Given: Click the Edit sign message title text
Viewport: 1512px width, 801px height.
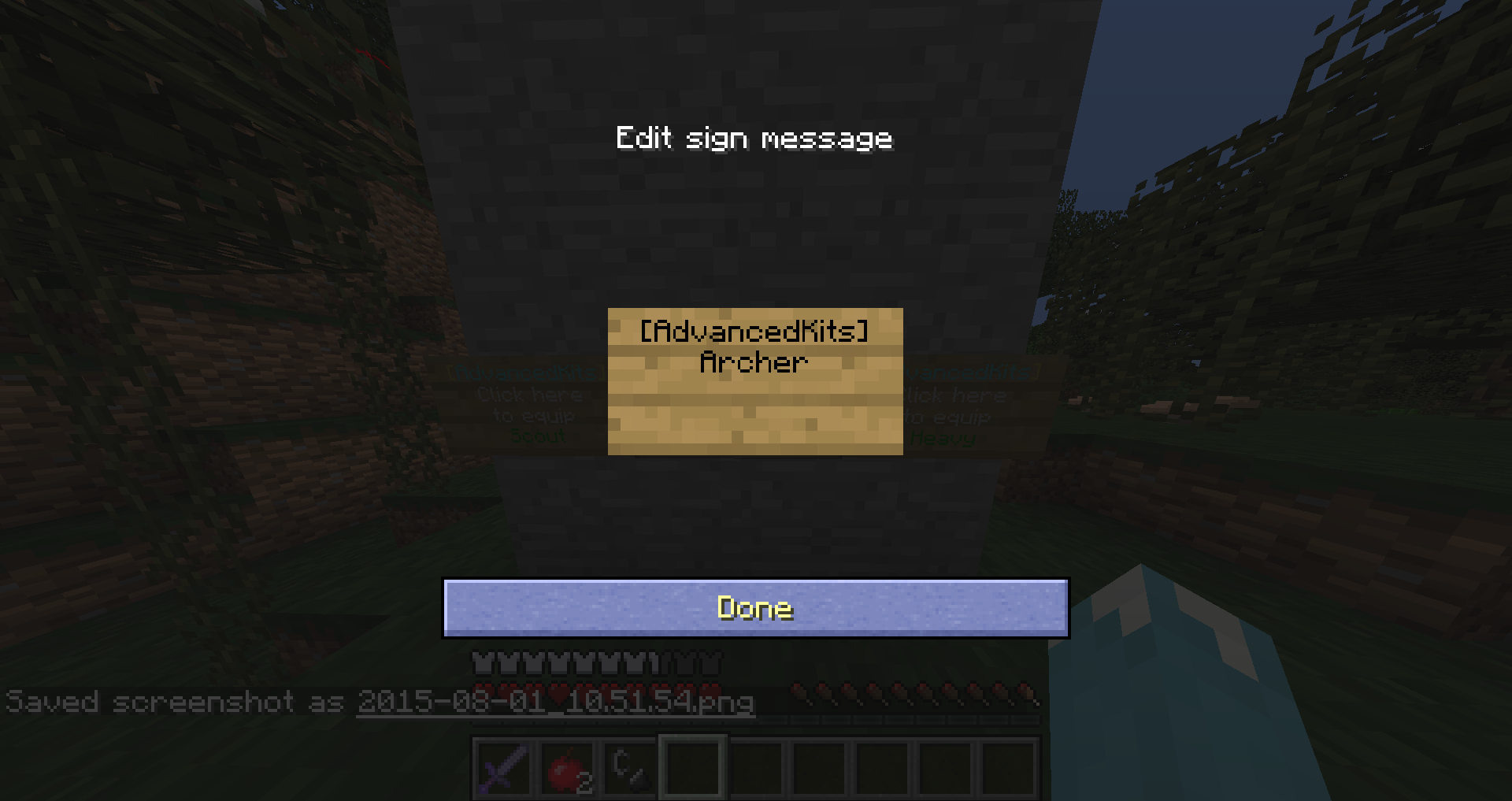Looking at the screenshot, I should pyautogui.click(x=754, y=138).
